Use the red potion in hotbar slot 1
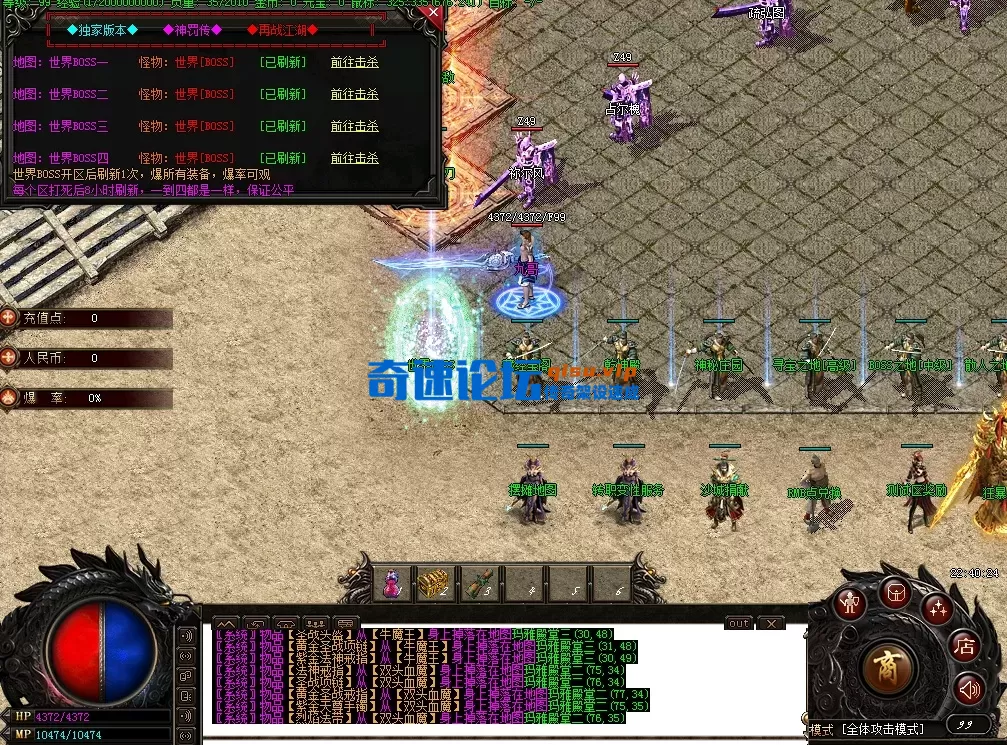Image resolution: width=1007 pixels, height=745 pixels. (391, 585)
